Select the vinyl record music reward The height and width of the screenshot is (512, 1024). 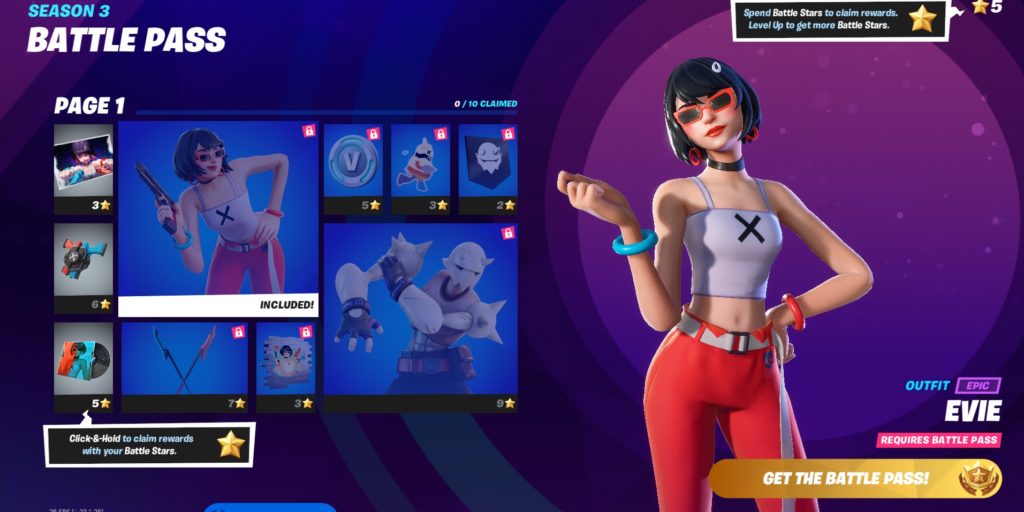click(x=83, y=366)
